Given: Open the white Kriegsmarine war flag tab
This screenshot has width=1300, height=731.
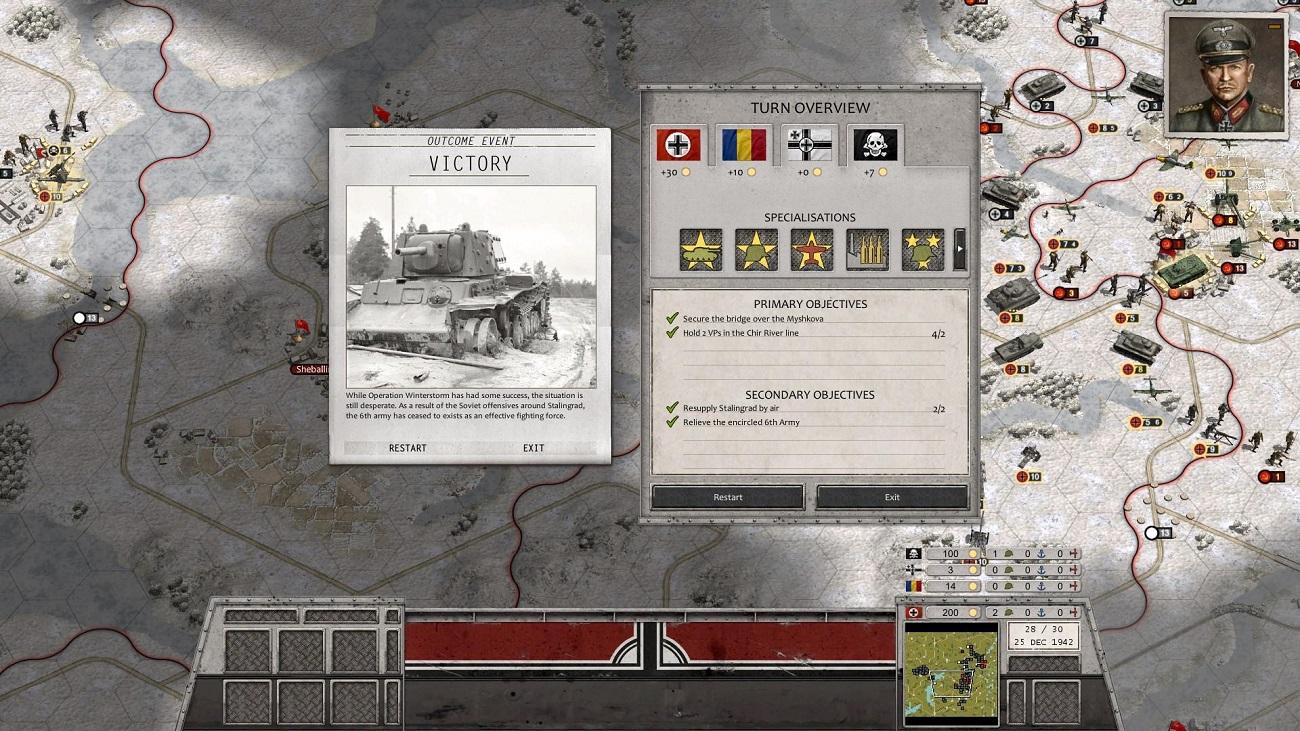Looking at the screenshot, I should click(x=809, y=146).
